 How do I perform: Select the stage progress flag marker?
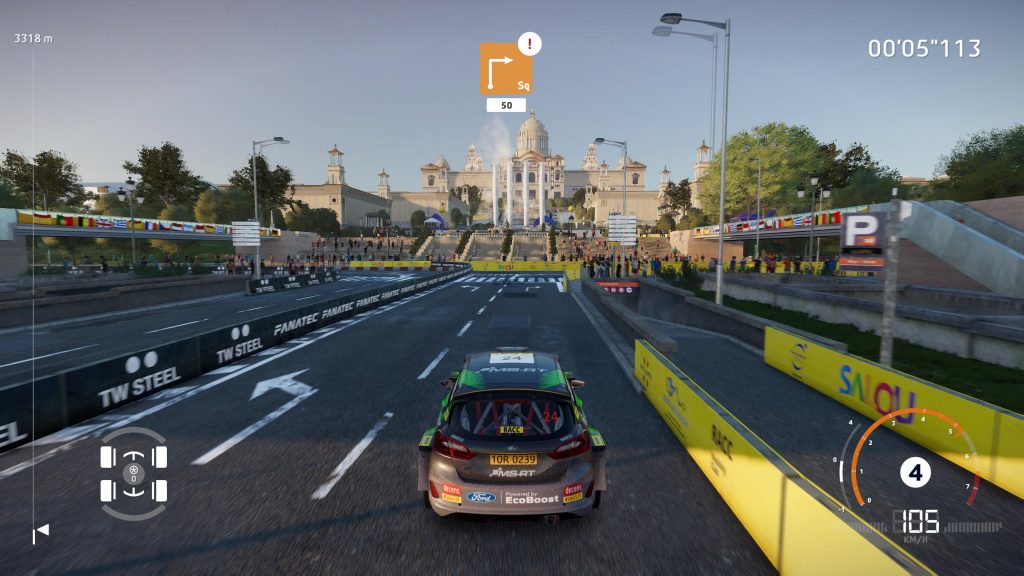(41, 533)
